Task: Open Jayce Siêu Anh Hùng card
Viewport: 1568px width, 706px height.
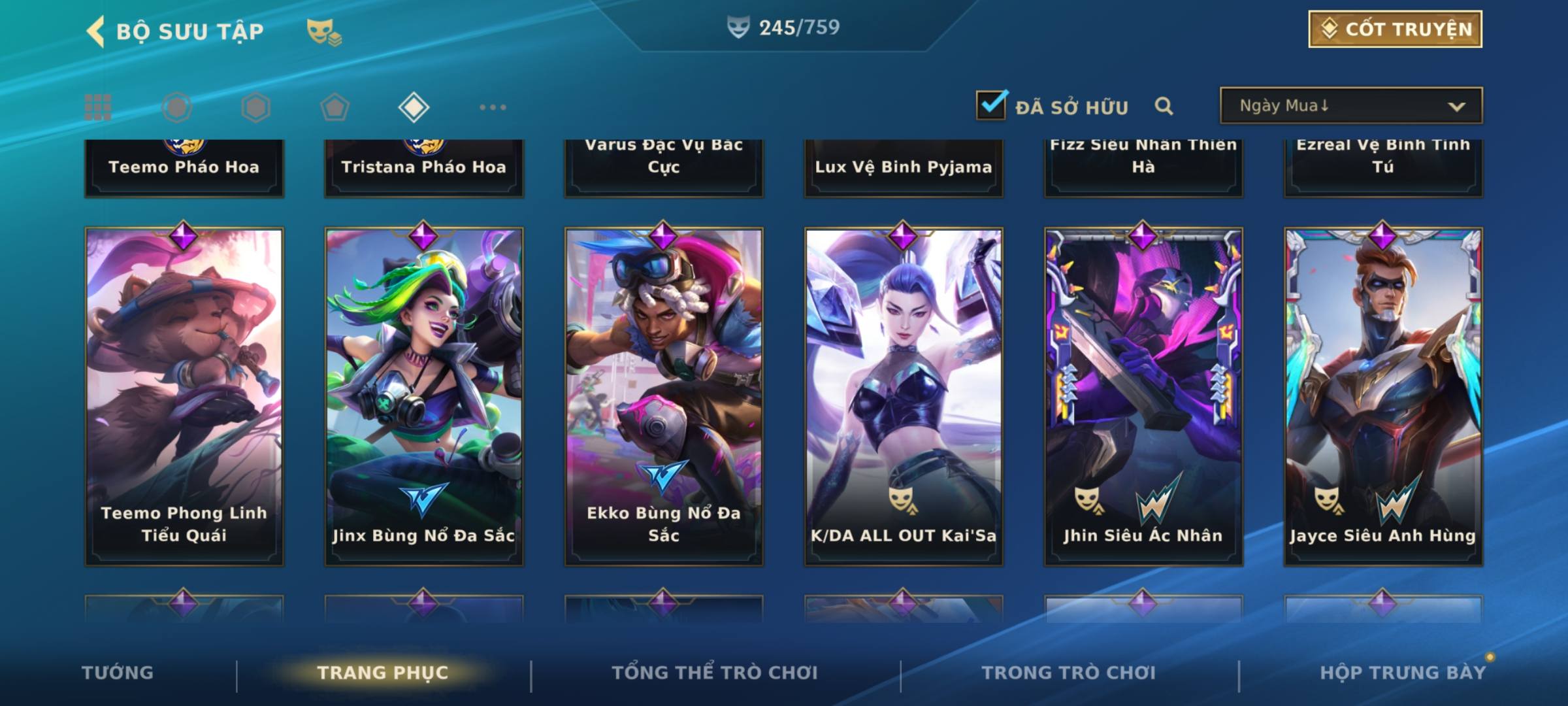Action: point(1383,396)
